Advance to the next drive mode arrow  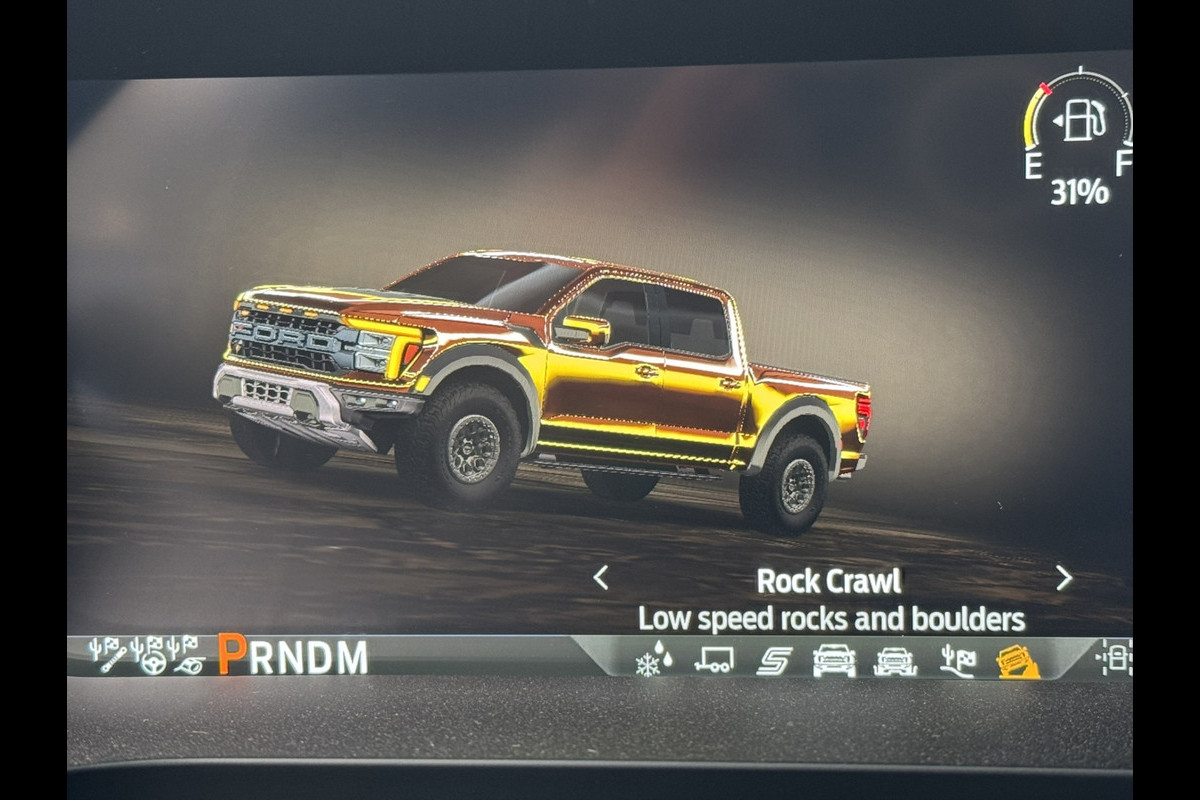coord(1063,578)
